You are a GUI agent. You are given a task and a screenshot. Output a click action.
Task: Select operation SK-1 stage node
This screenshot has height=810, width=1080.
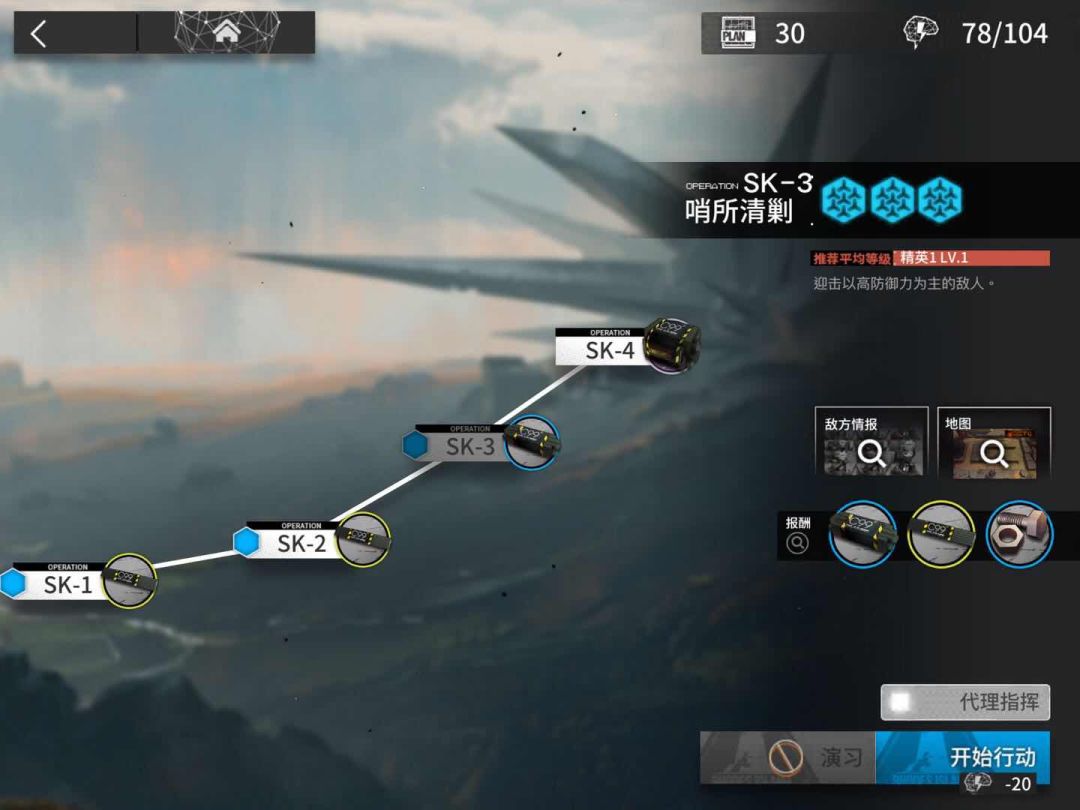click(69, 584)
